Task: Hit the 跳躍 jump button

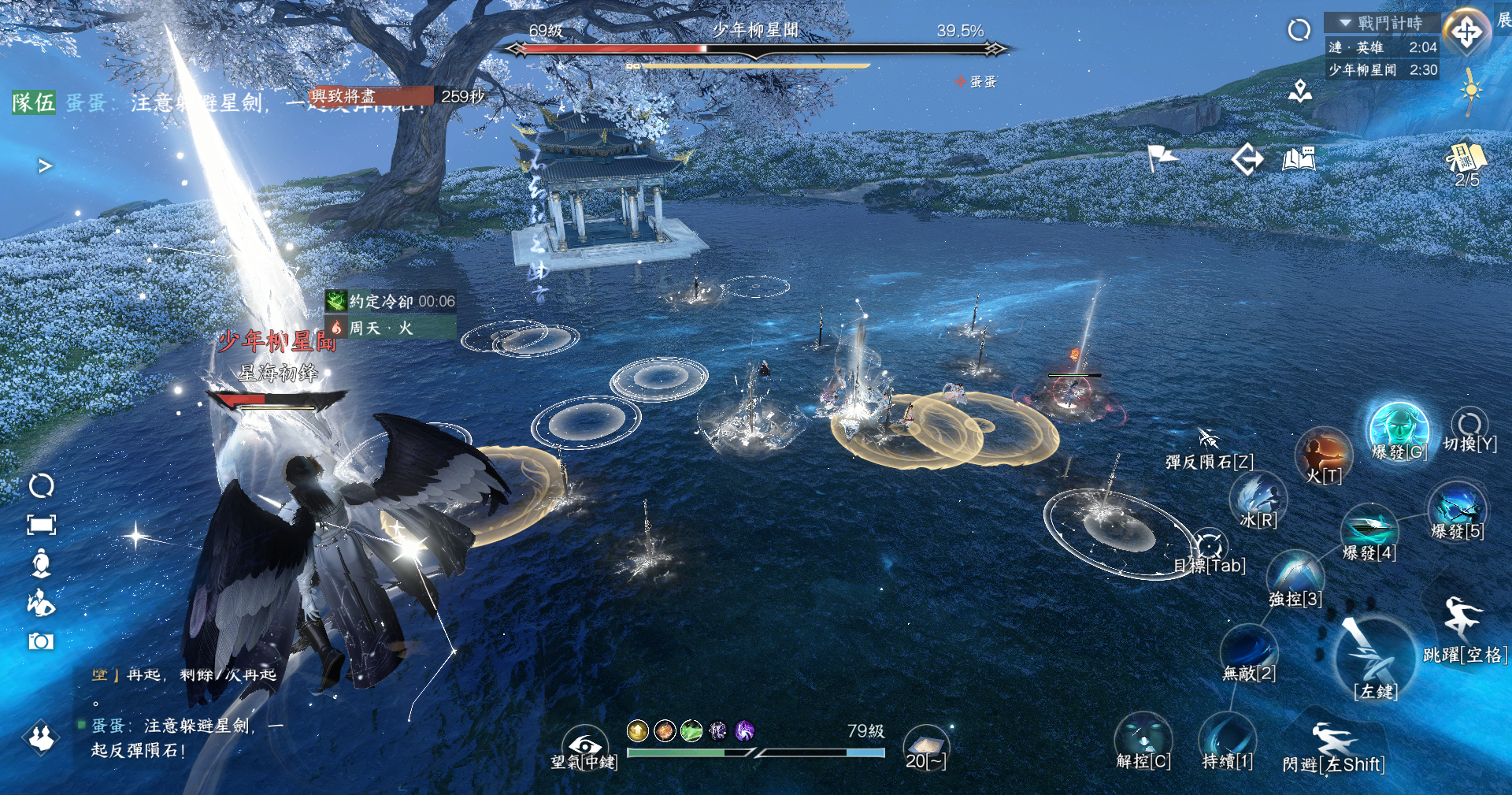Action: coord(1462,619)
